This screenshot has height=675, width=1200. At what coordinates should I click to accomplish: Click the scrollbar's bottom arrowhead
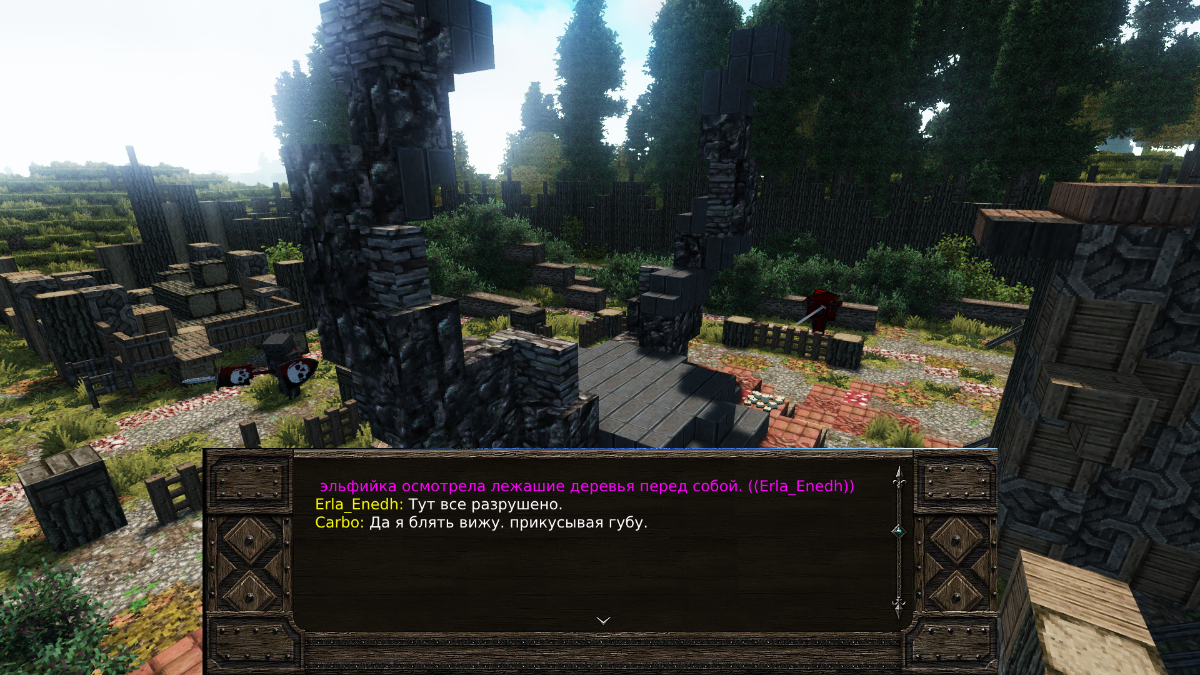pos(898,606)
